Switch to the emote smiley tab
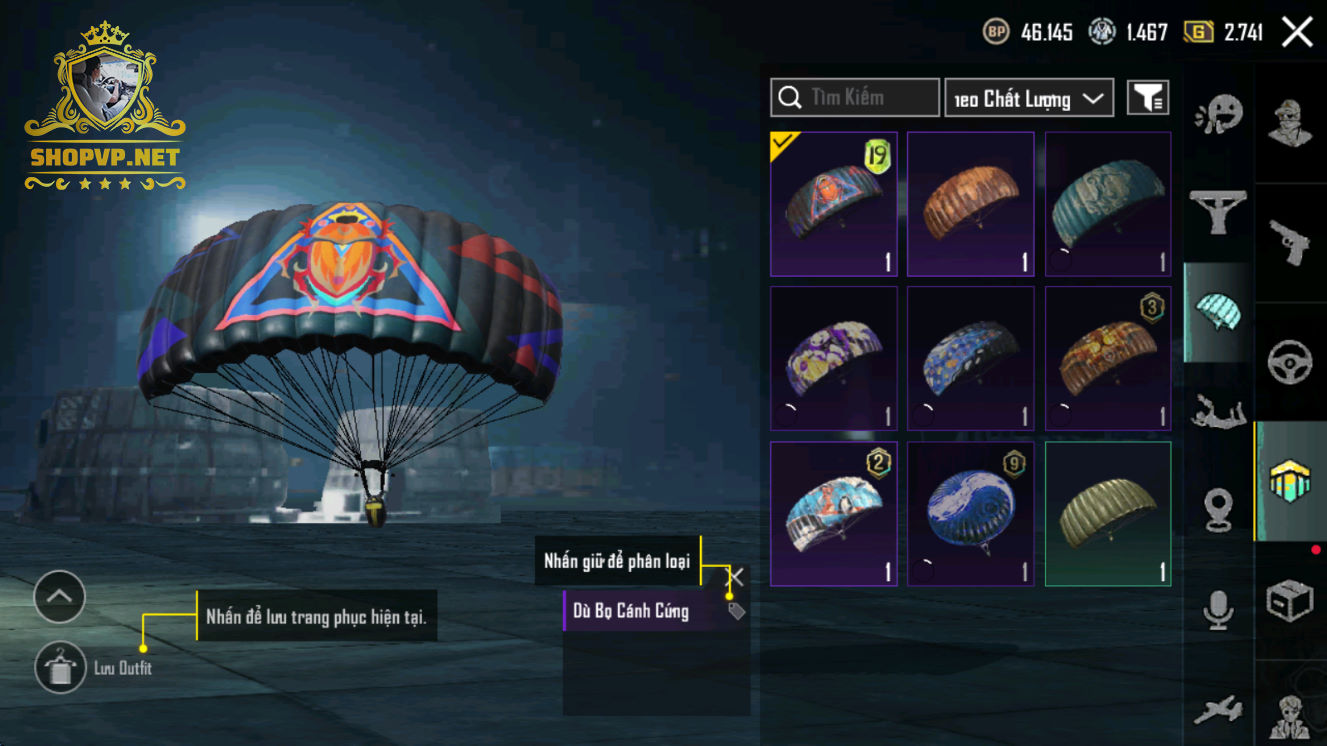 point(1218,112)
